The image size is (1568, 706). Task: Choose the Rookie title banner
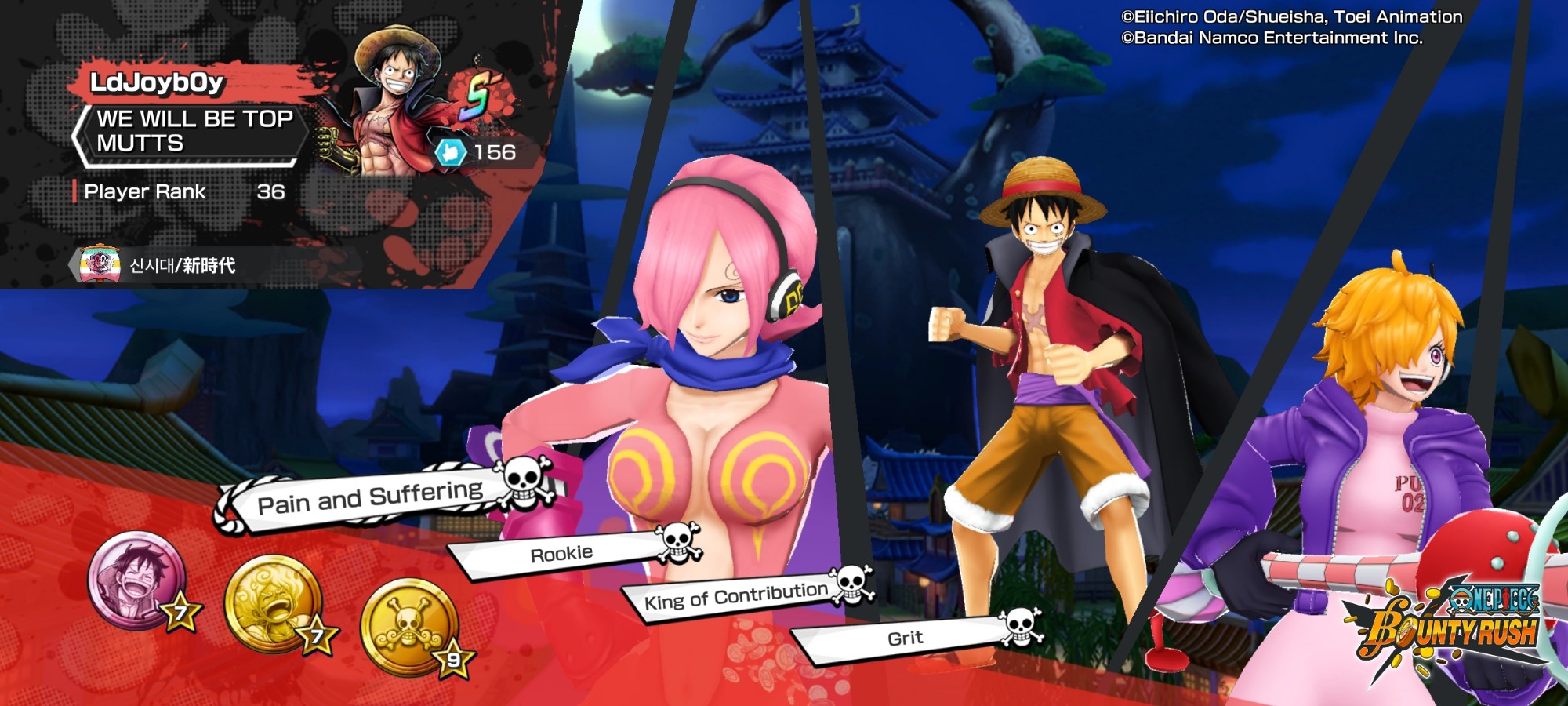point(561,554)
